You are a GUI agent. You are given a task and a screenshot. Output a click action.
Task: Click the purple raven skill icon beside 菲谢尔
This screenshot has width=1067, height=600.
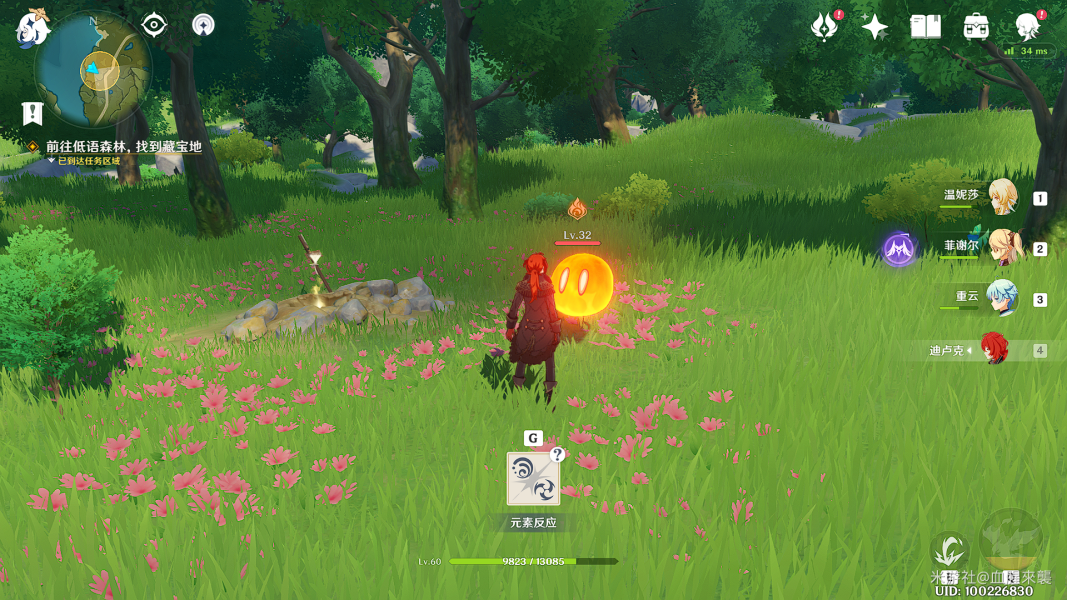pyautogui.click(x=898, y=249)
